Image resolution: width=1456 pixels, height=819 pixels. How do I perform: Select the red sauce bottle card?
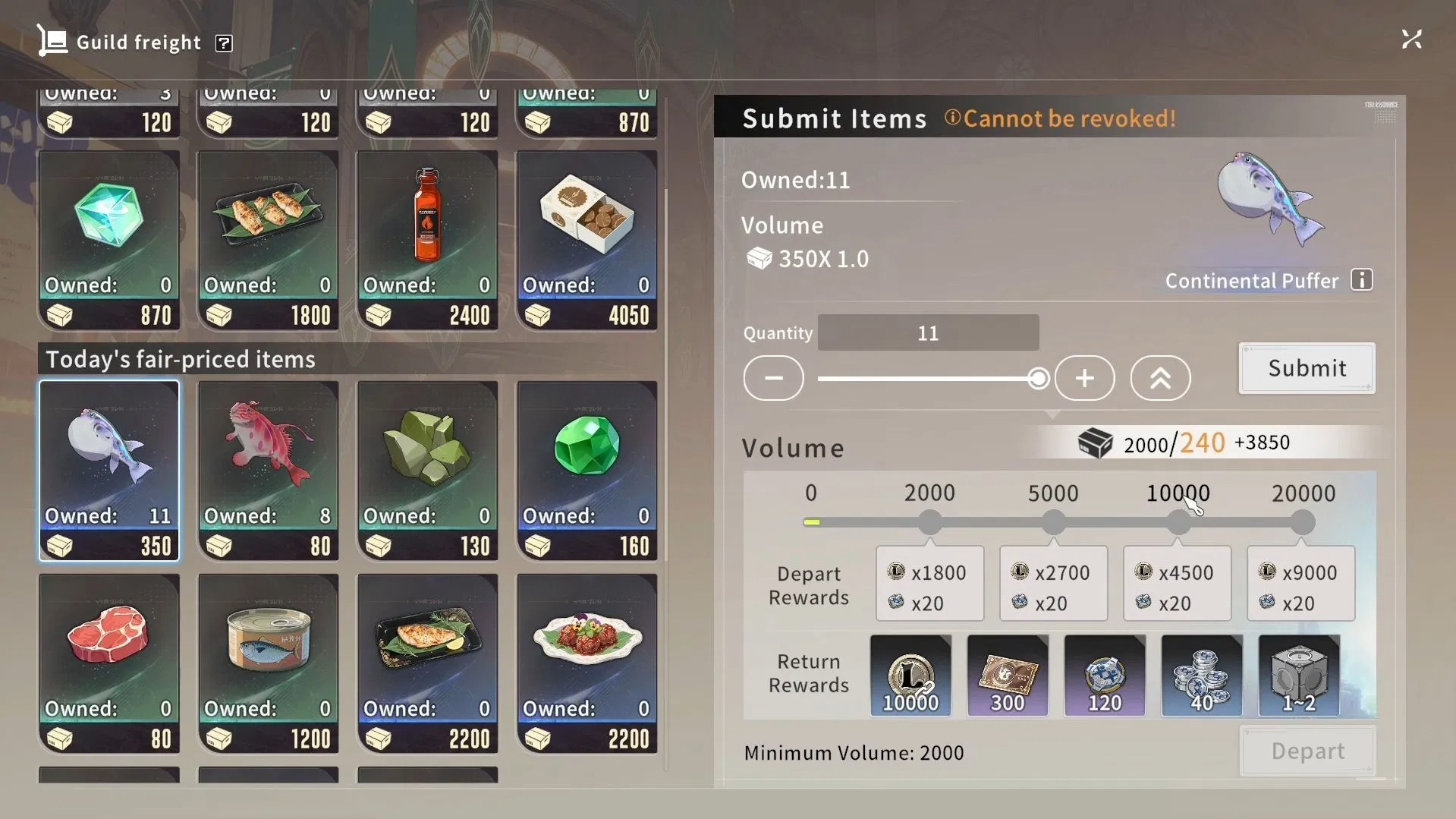click(x=427, y=240)
